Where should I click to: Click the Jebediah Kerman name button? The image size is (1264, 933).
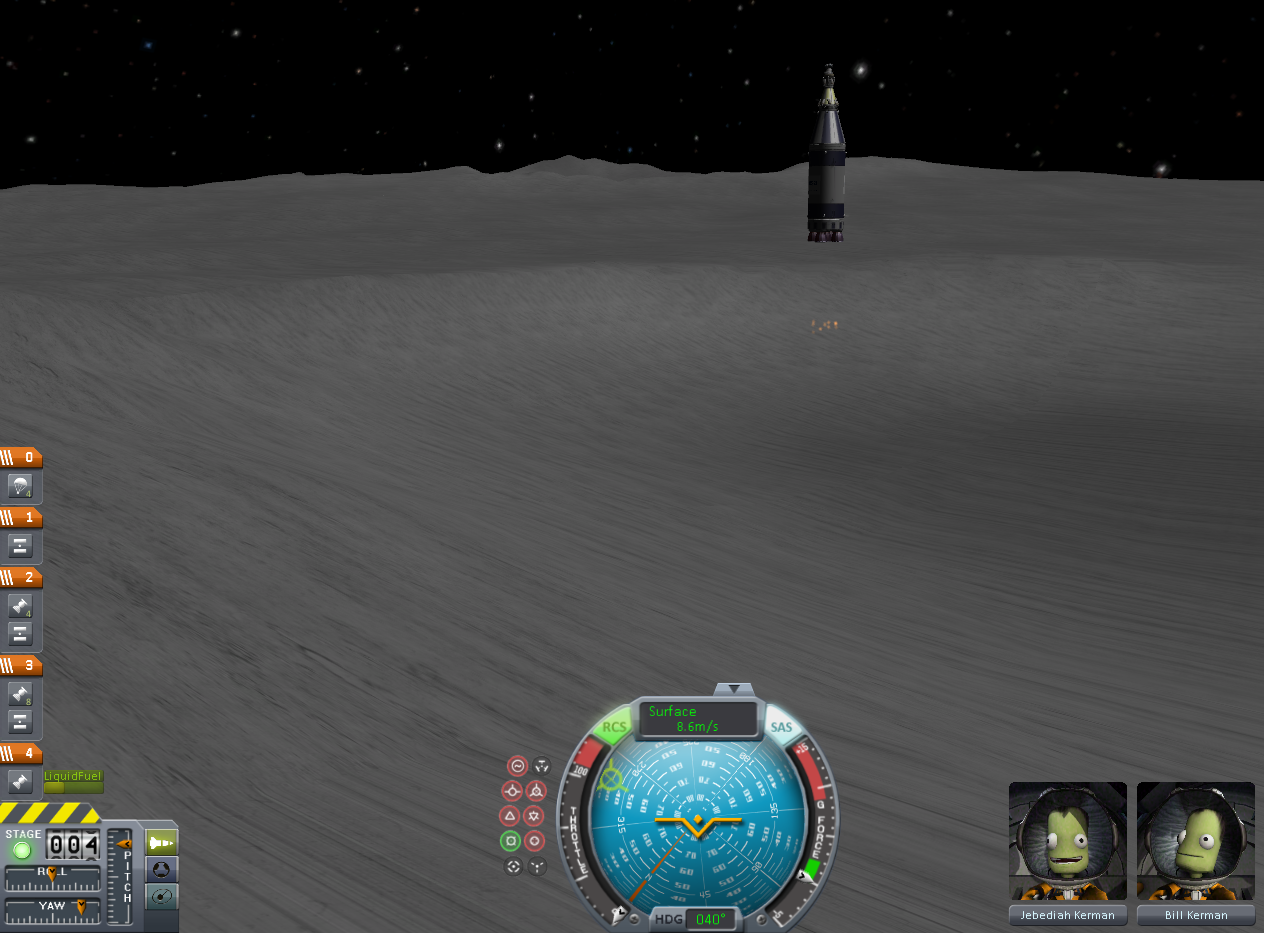(x=1067, y=915)
